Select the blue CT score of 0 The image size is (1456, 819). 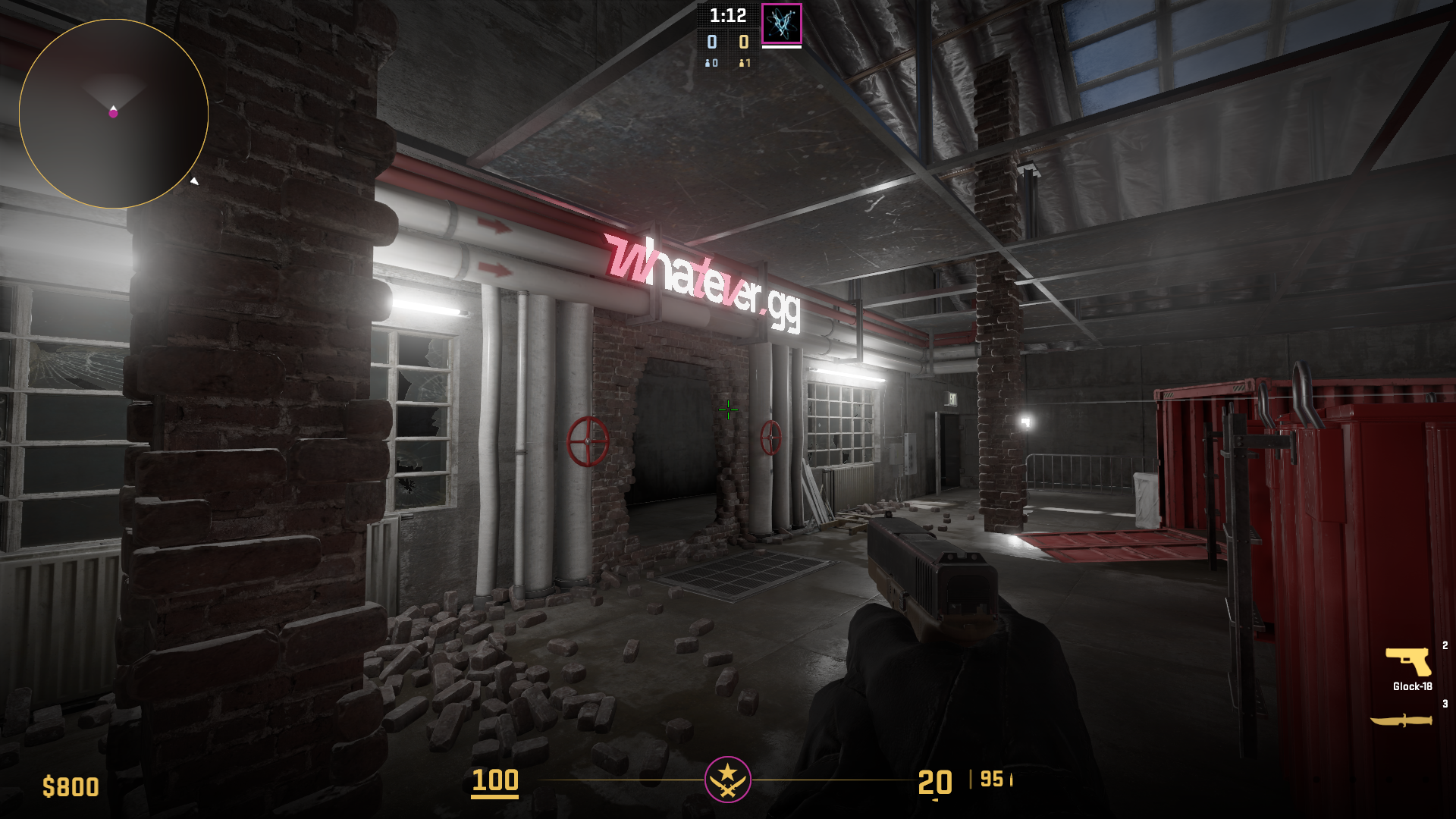(711, 43)
